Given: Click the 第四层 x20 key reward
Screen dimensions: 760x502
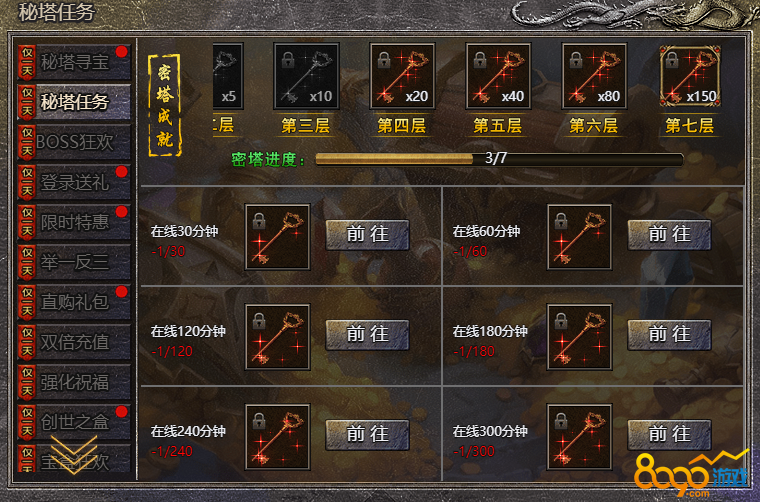Looking at the screenshot, I should (x=402, y=77).
